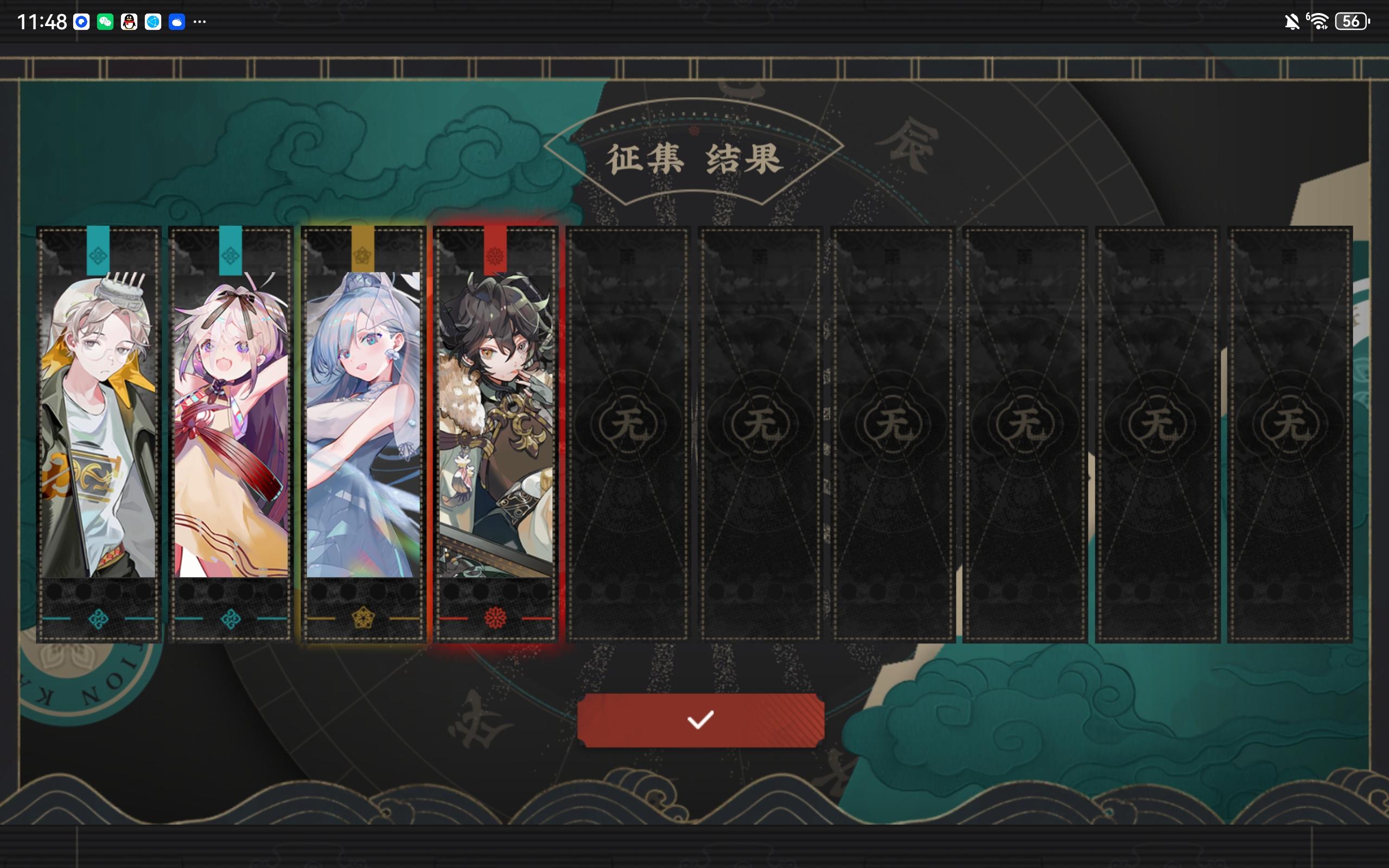Open the weather app icon in the status bar
This screenshot has height=868, width=1389.
[x=177, y=22]
